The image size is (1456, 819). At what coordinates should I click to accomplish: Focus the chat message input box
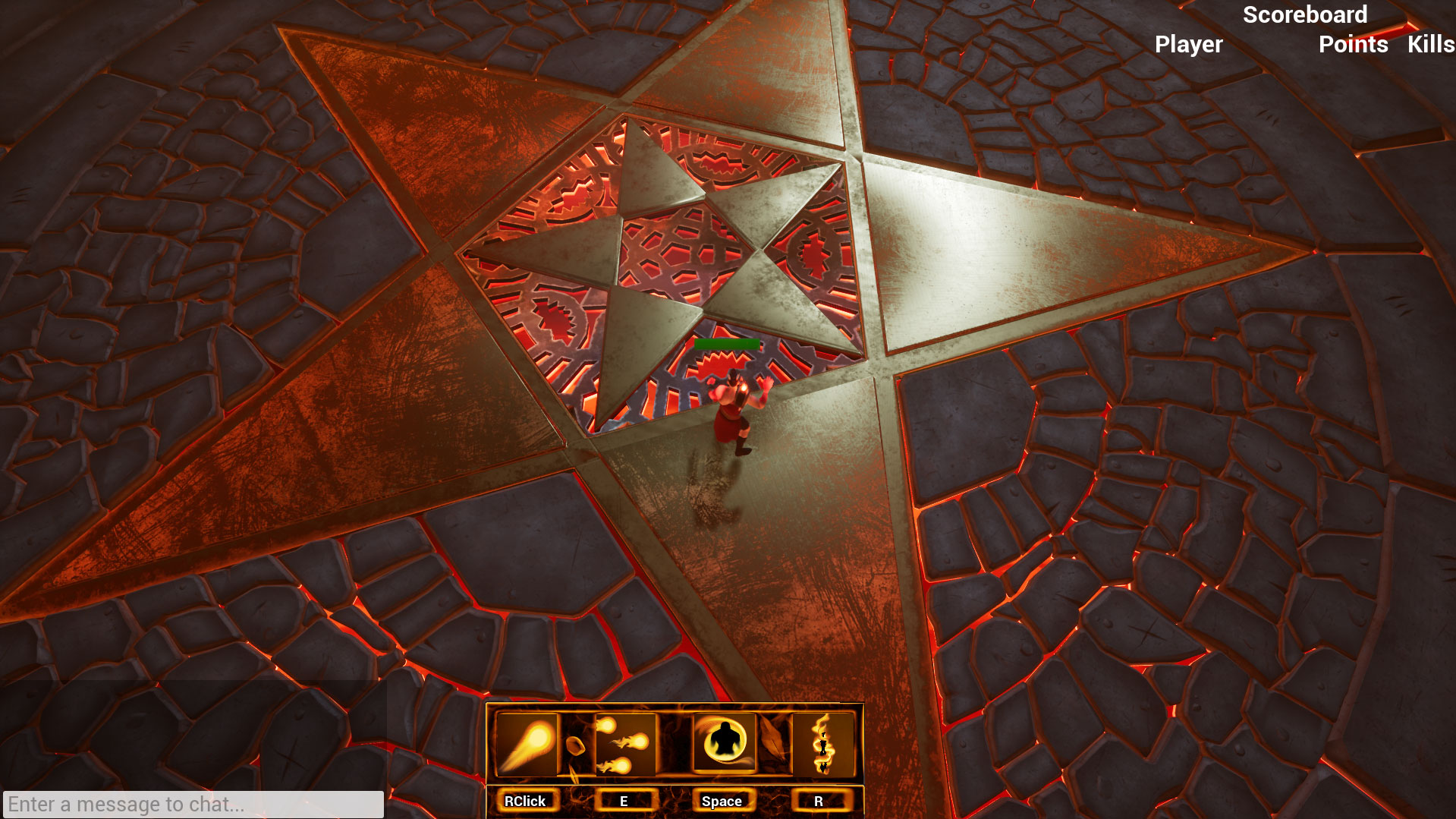[x=193, y=804]
